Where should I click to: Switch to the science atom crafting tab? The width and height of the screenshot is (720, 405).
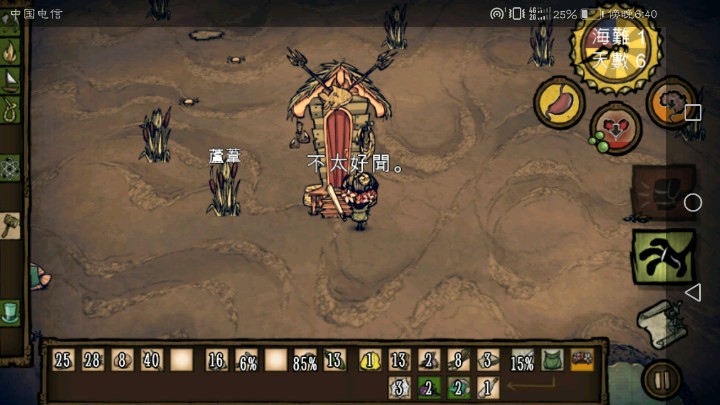pyautogui.click(x=11, y=167)
